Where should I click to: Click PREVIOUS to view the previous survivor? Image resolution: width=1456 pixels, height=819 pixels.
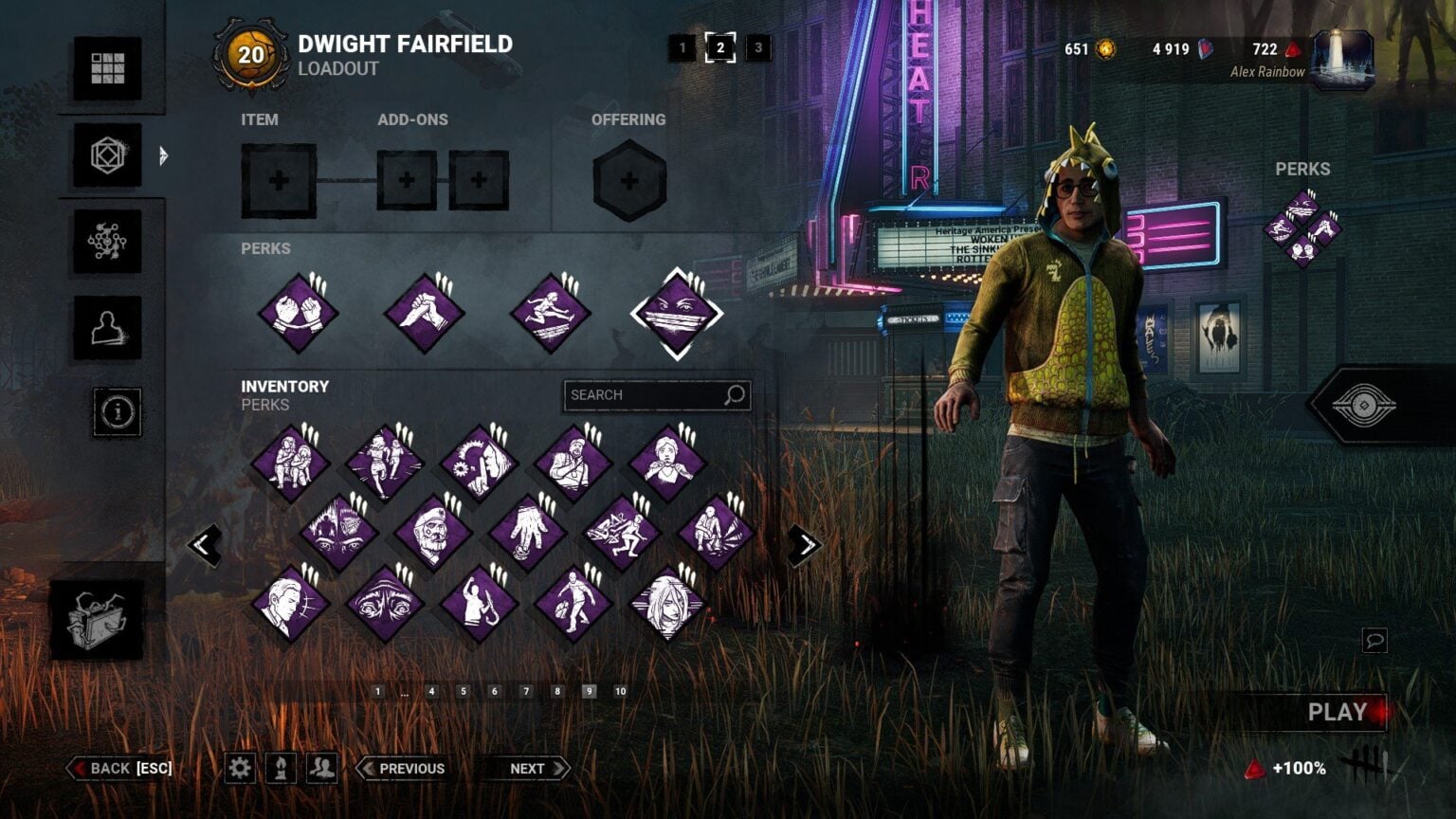402,768
